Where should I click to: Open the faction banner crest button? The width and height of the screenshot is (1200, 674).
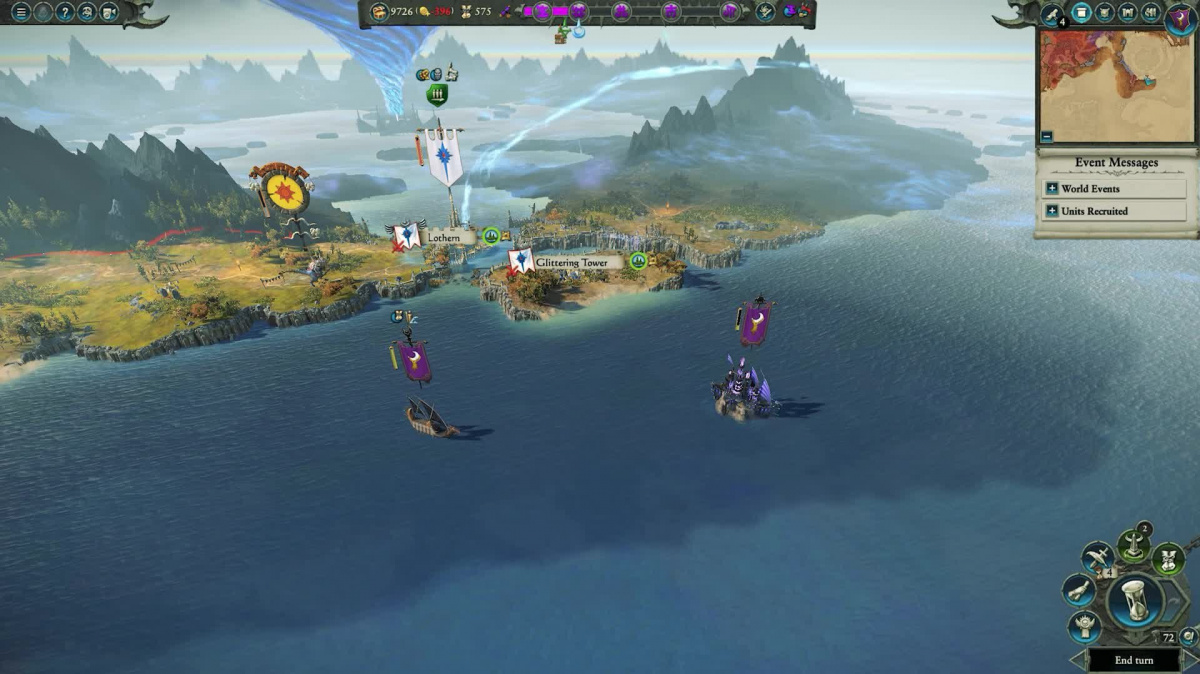pos(1180,18)
